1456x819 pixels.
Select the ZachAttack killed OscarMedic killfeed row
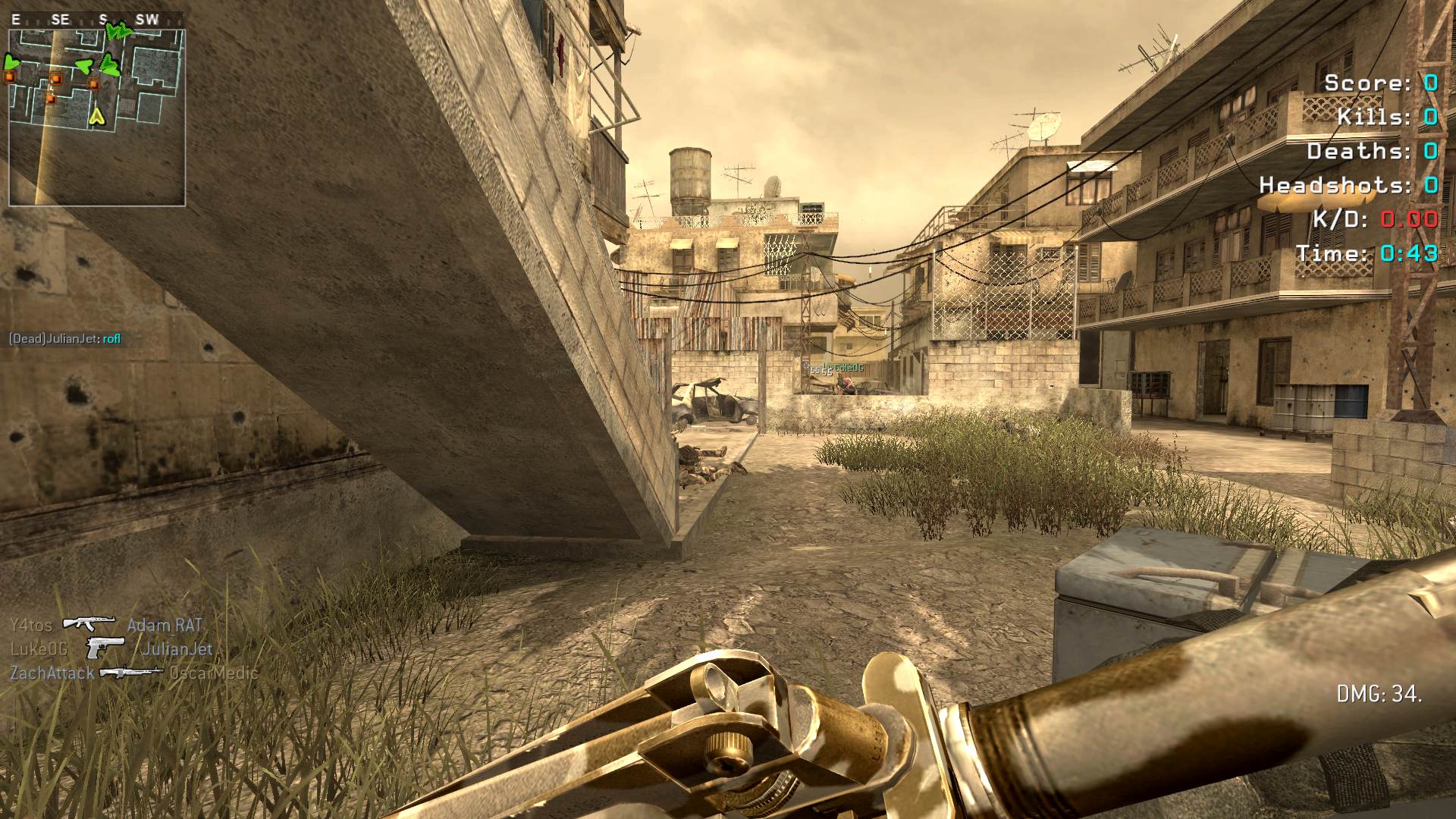tap(133, 673)
